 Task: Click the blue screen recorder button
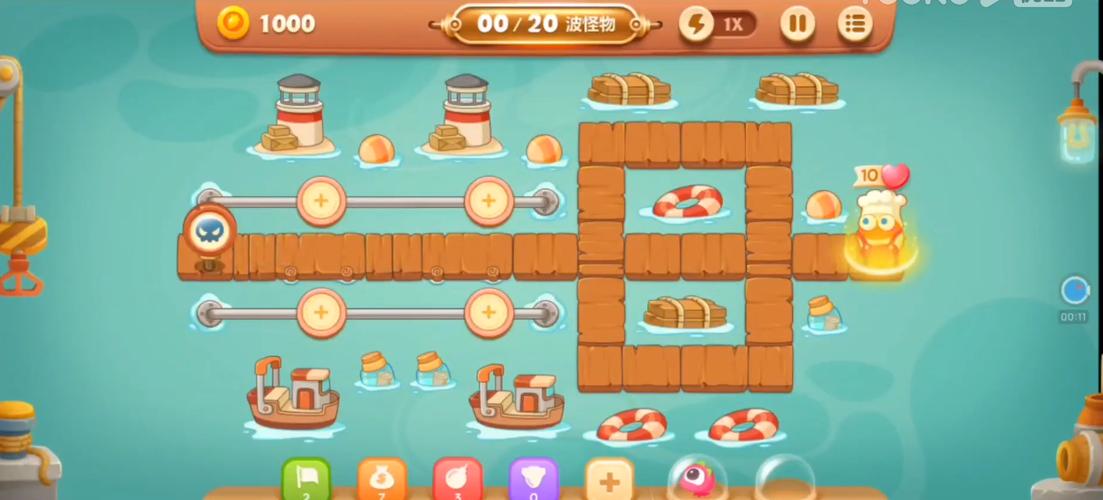[1074, 291]
